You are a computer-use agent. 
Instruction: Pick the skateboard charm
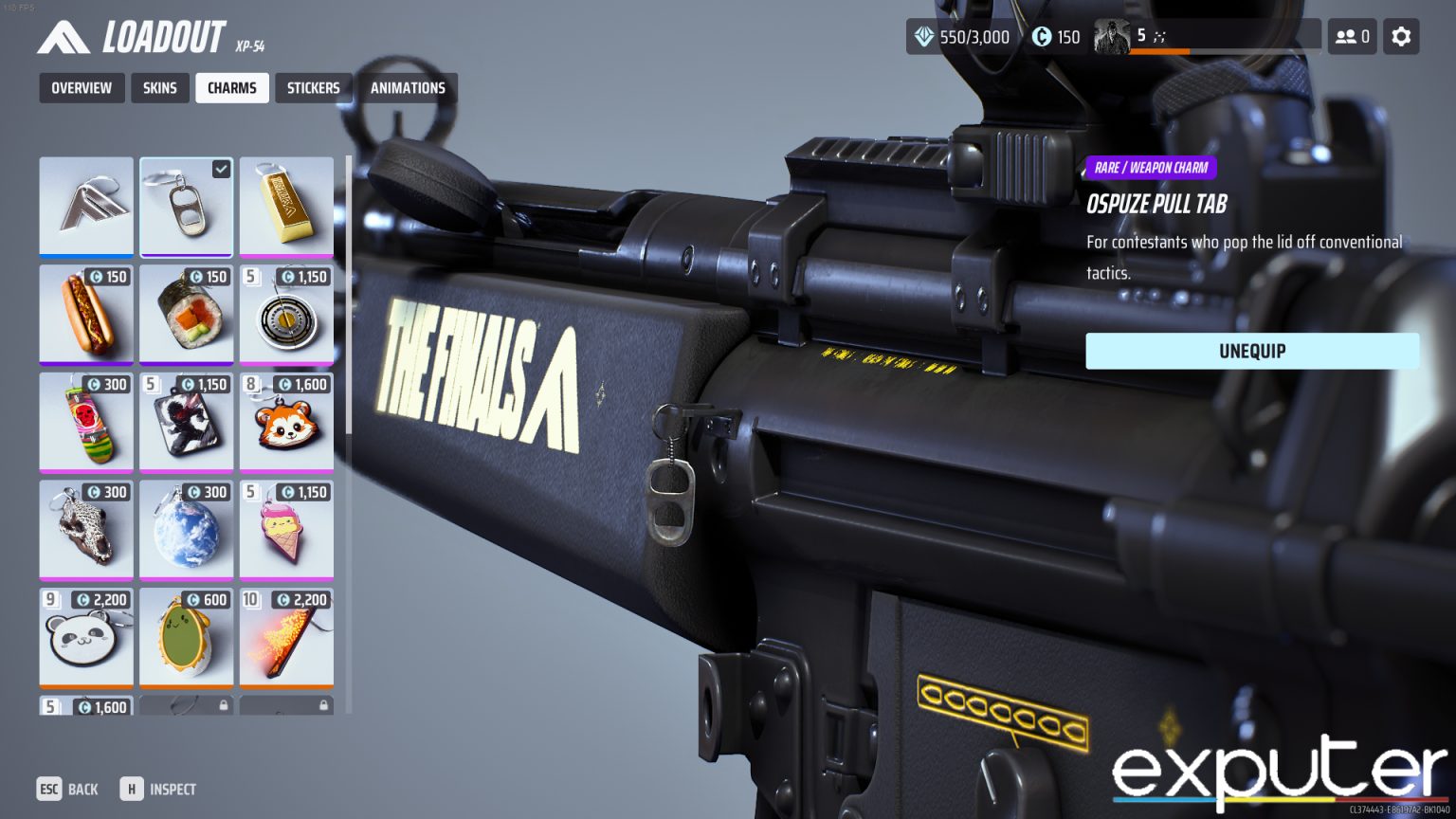coord(86,422)
